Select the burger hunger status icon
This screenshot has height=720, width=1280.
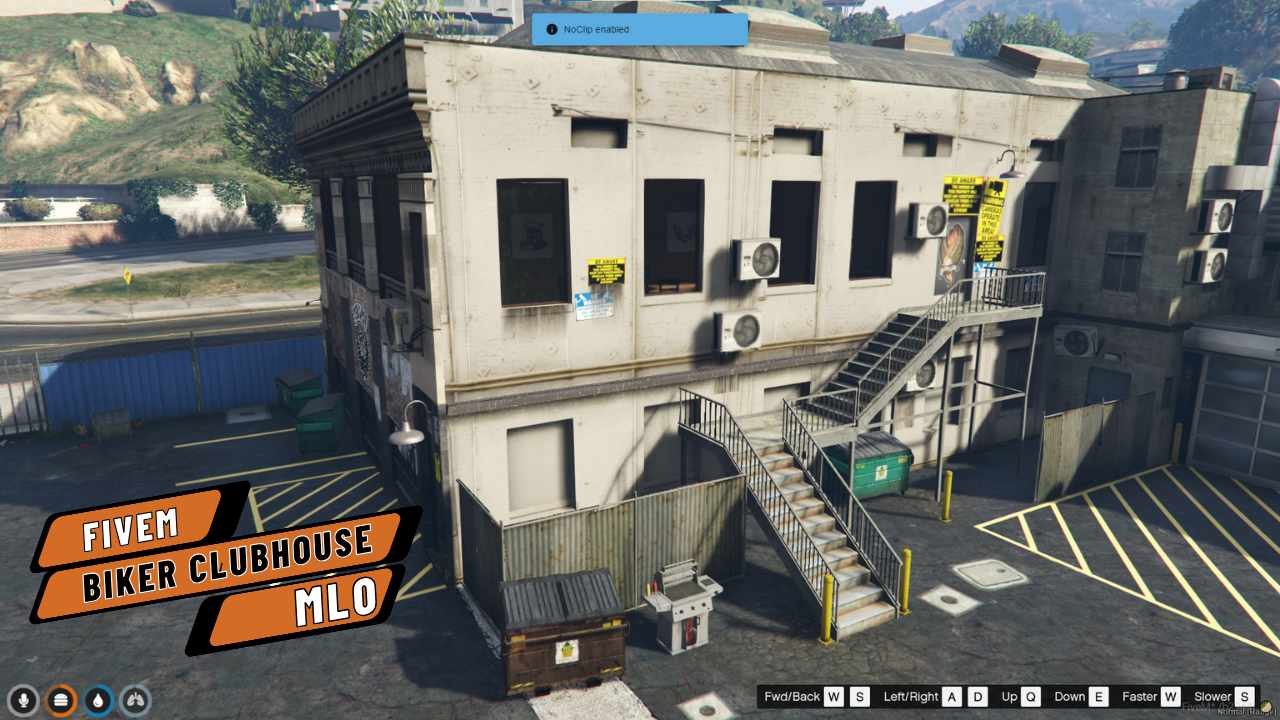(x=62, y=699)
